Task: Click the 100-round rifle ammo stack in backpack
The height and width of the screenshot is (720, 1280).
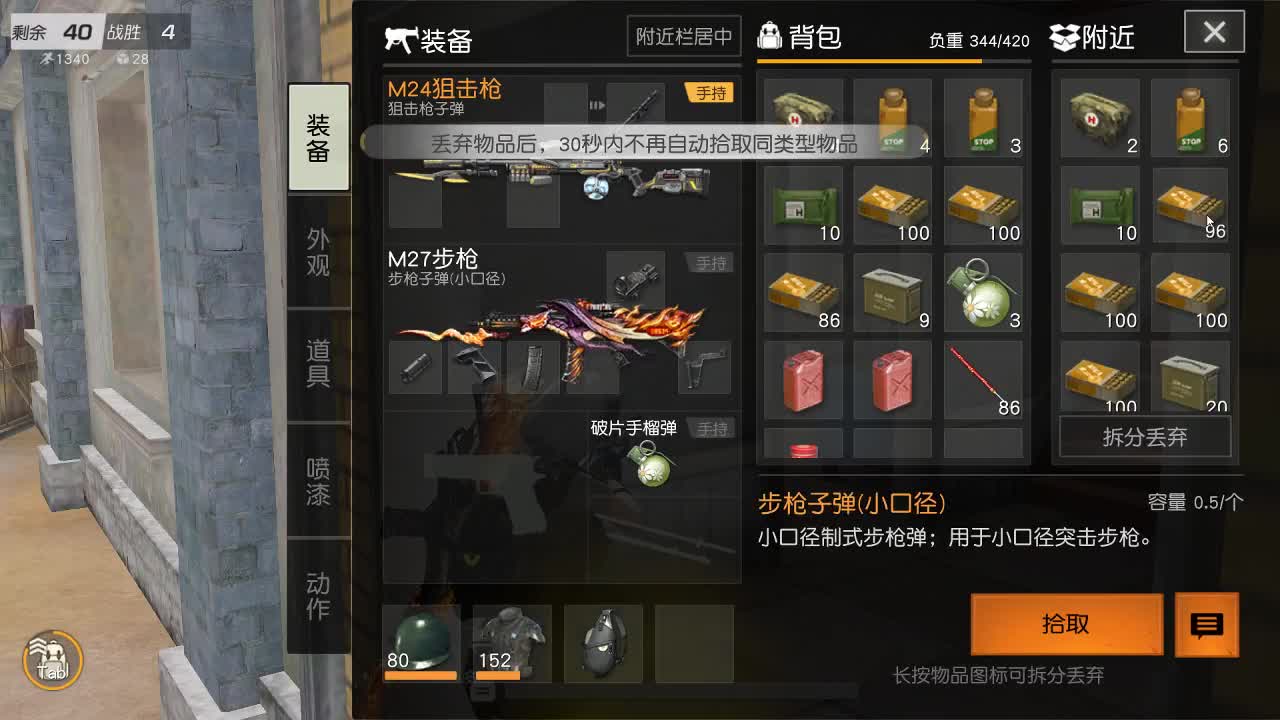Action: (893, 205)
